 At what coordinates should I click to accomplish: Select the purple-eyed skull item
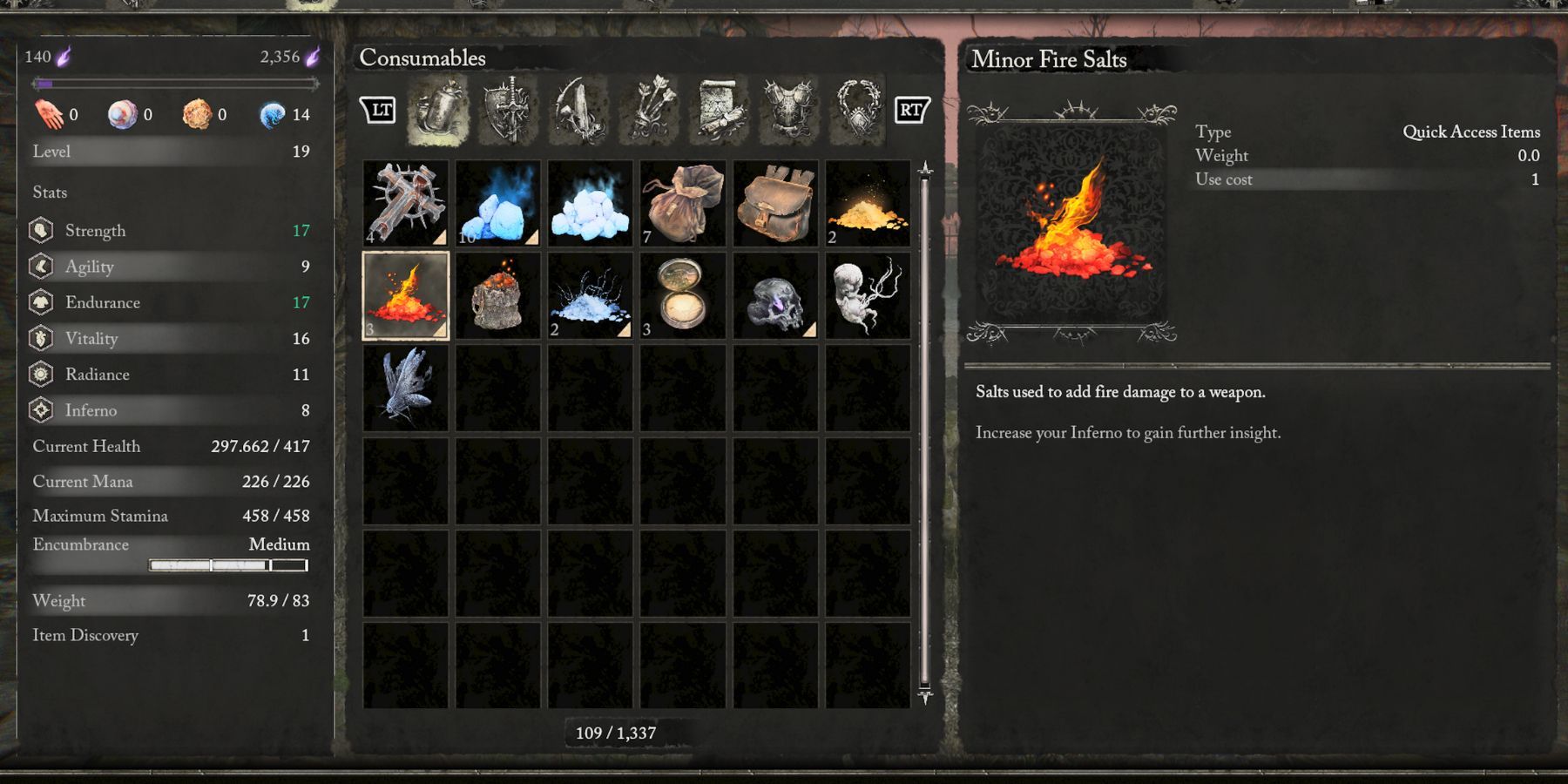(x=775, y=296)
